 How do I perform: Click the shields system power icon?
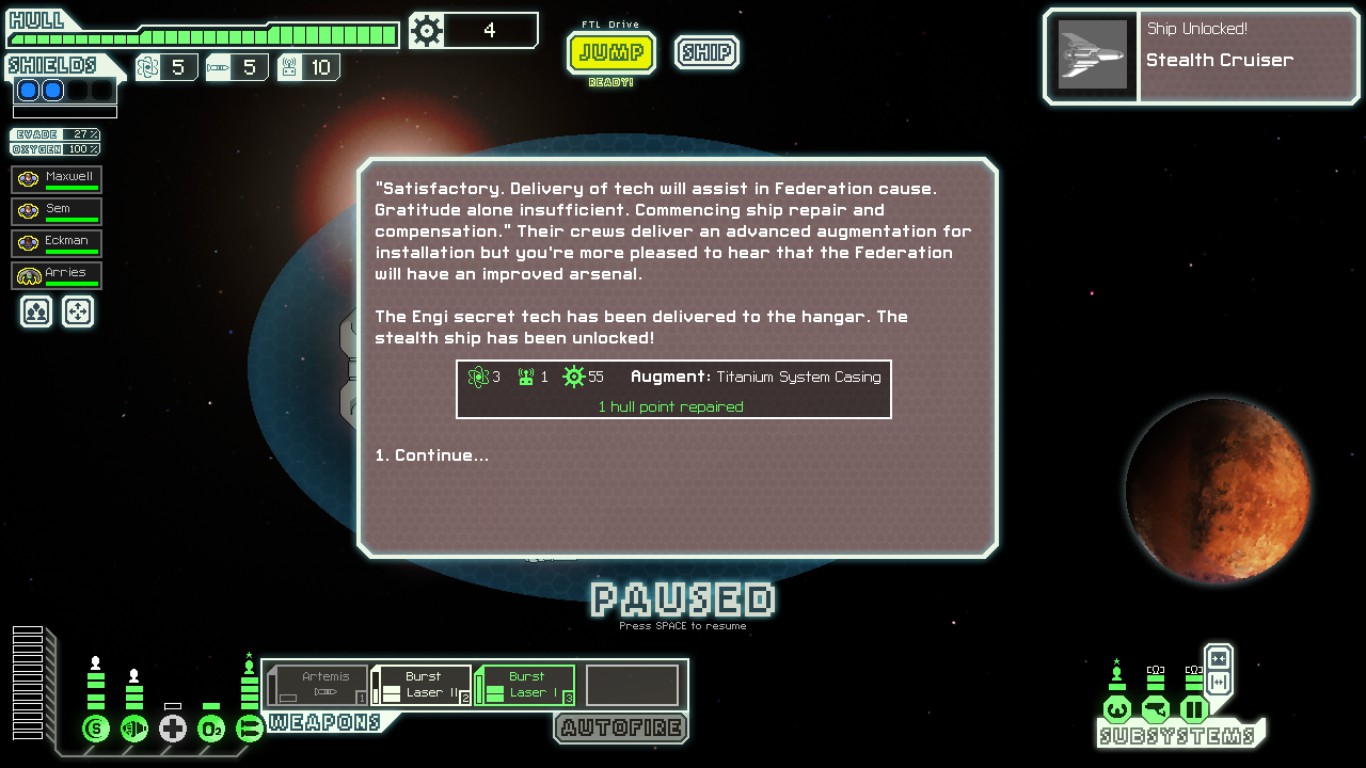pyautogui.click(x=96, y=729)
